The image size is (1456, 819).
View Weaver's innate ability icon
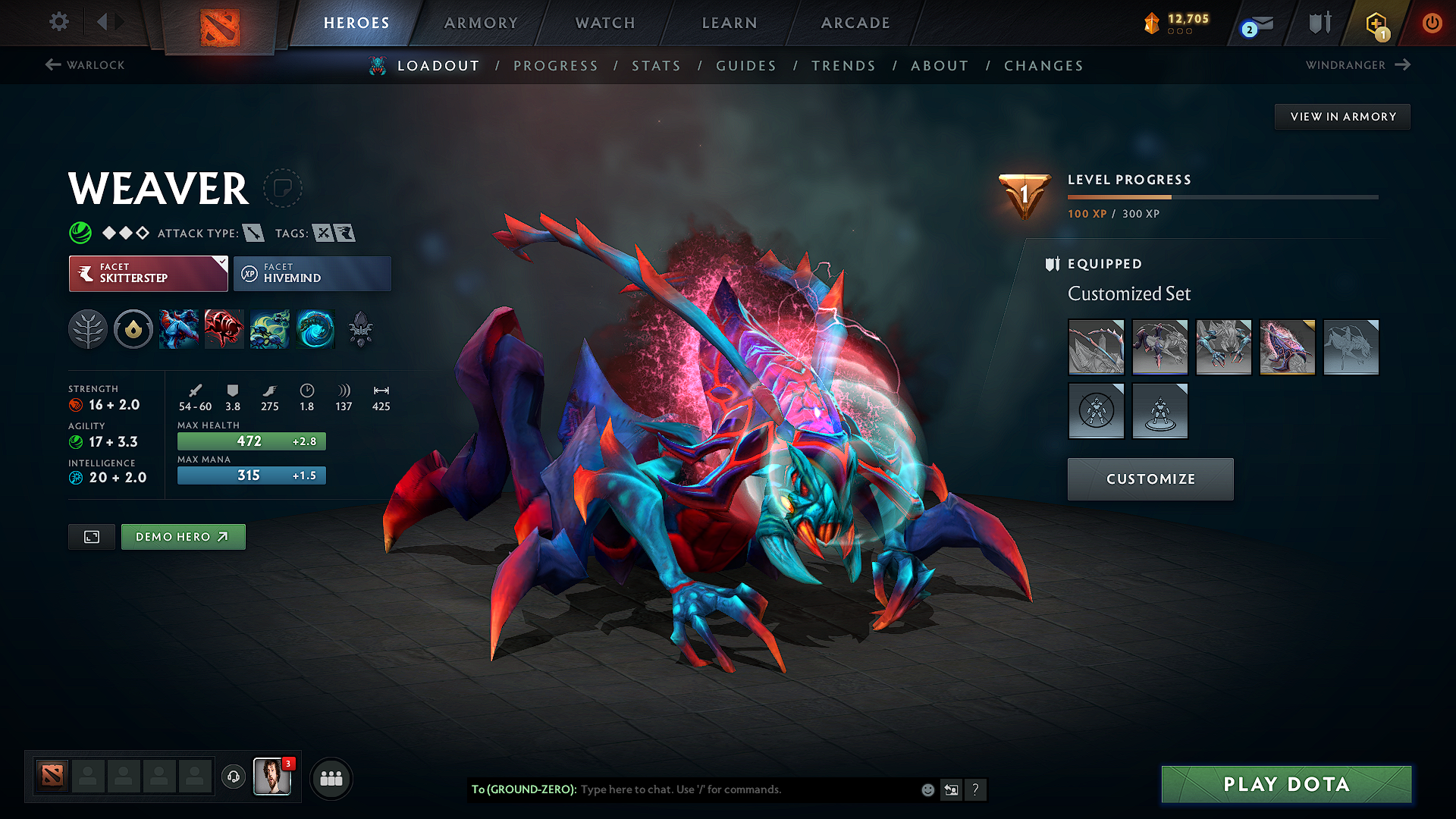(x=133, y=329)
